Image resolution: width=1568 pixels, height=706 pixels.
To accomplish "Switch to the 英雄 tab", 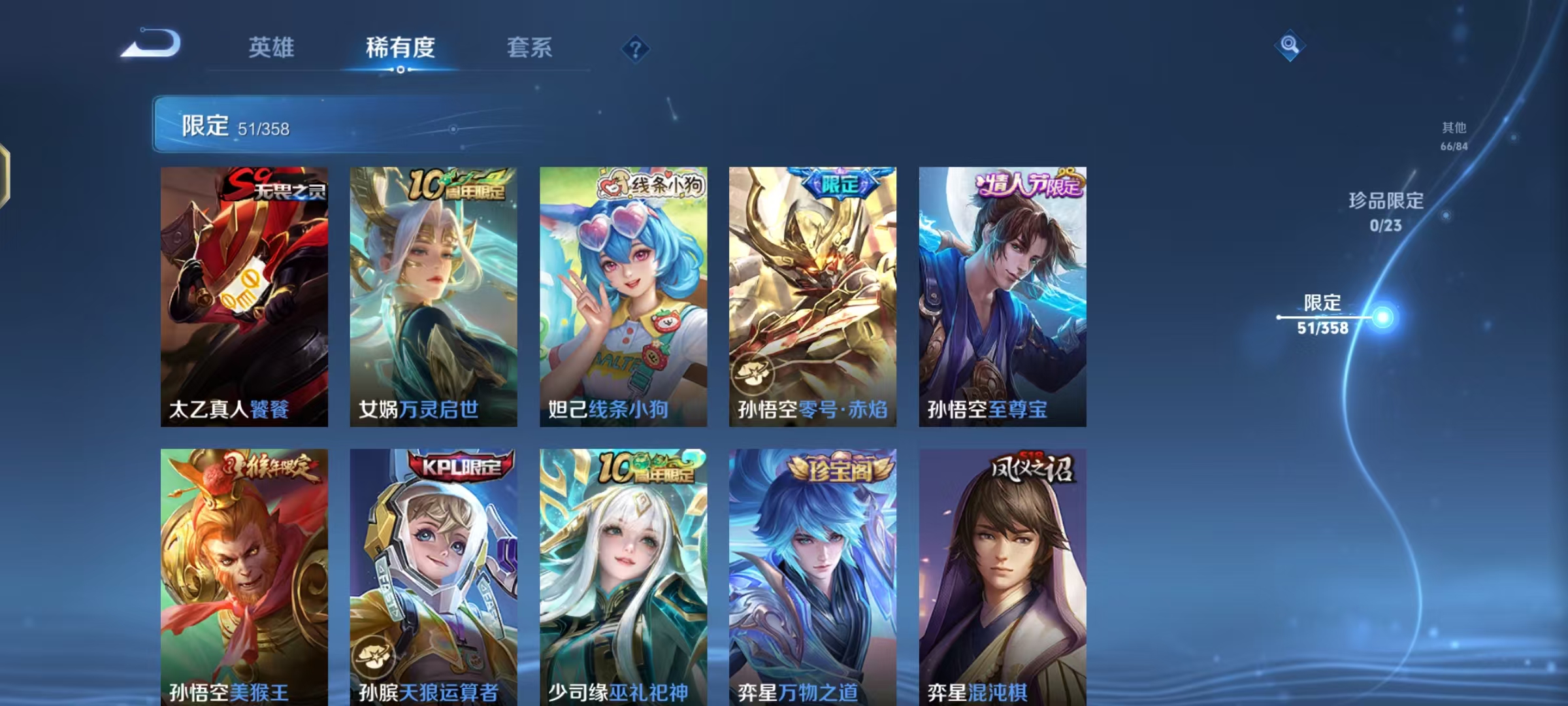I will point(272,48).
